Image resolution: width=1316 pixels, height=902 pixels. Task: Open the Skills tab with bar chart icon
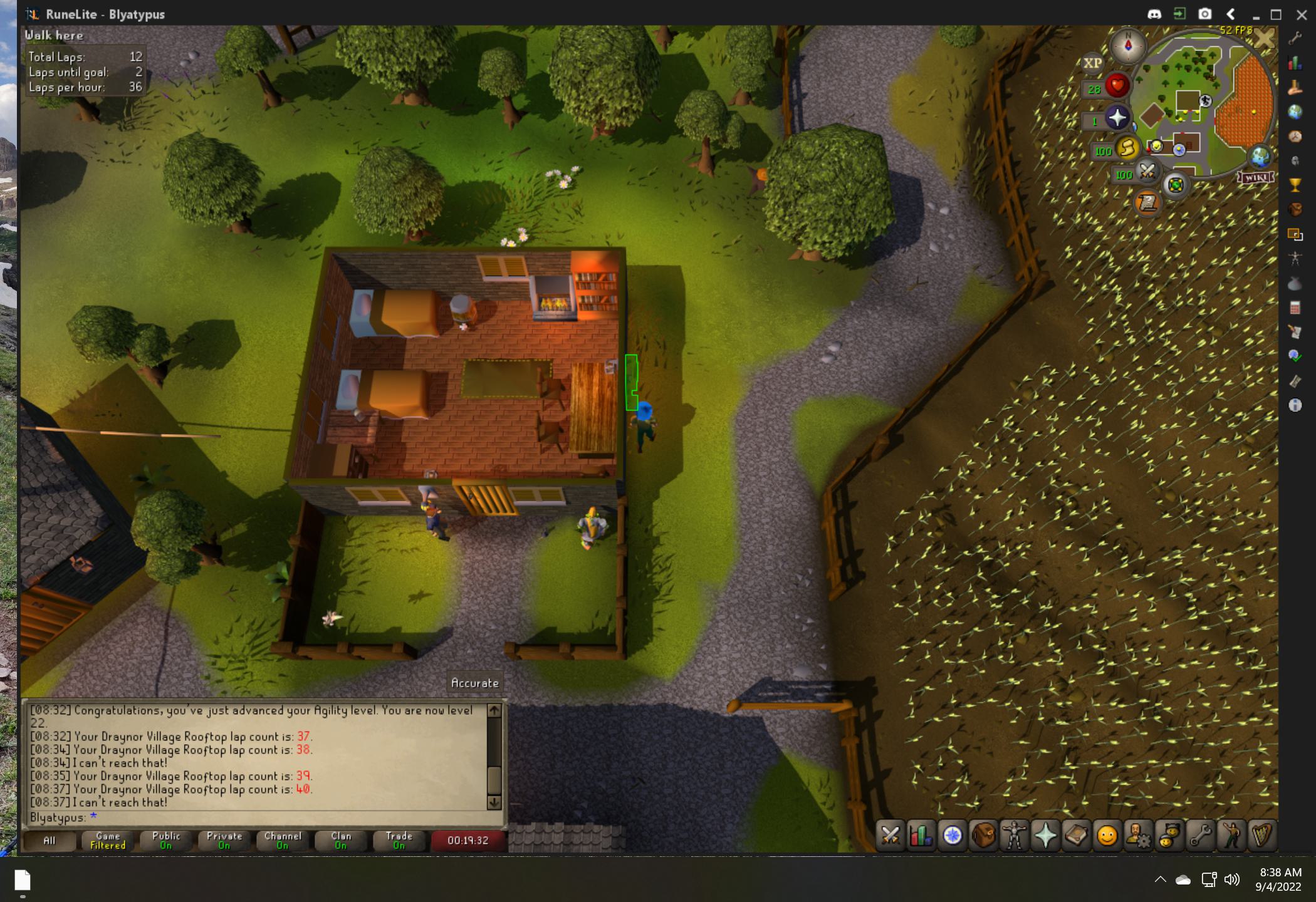[x=921, y=835]
